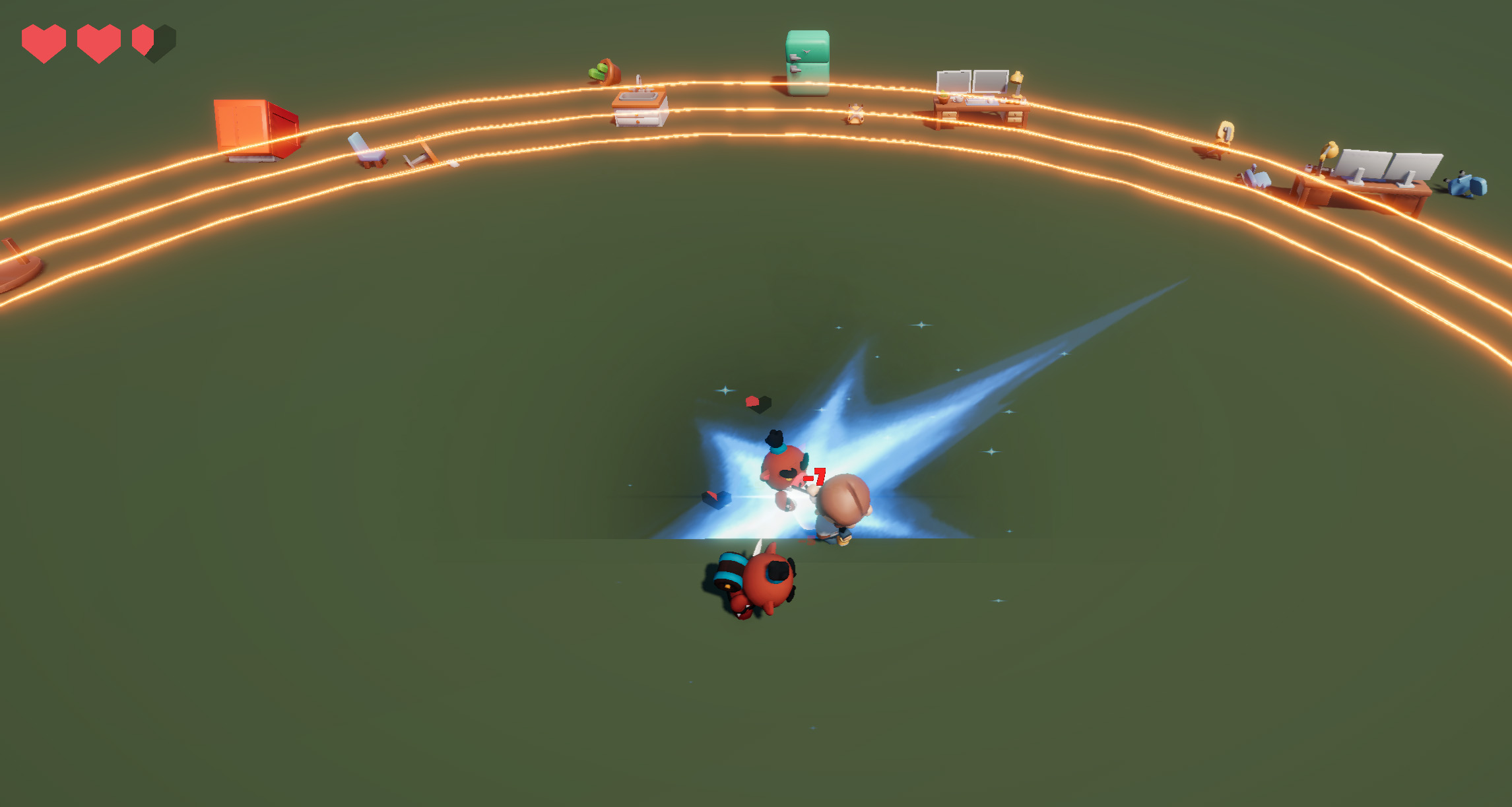Click the tipped-over table on the left
1512x807 pixels.
422,150
